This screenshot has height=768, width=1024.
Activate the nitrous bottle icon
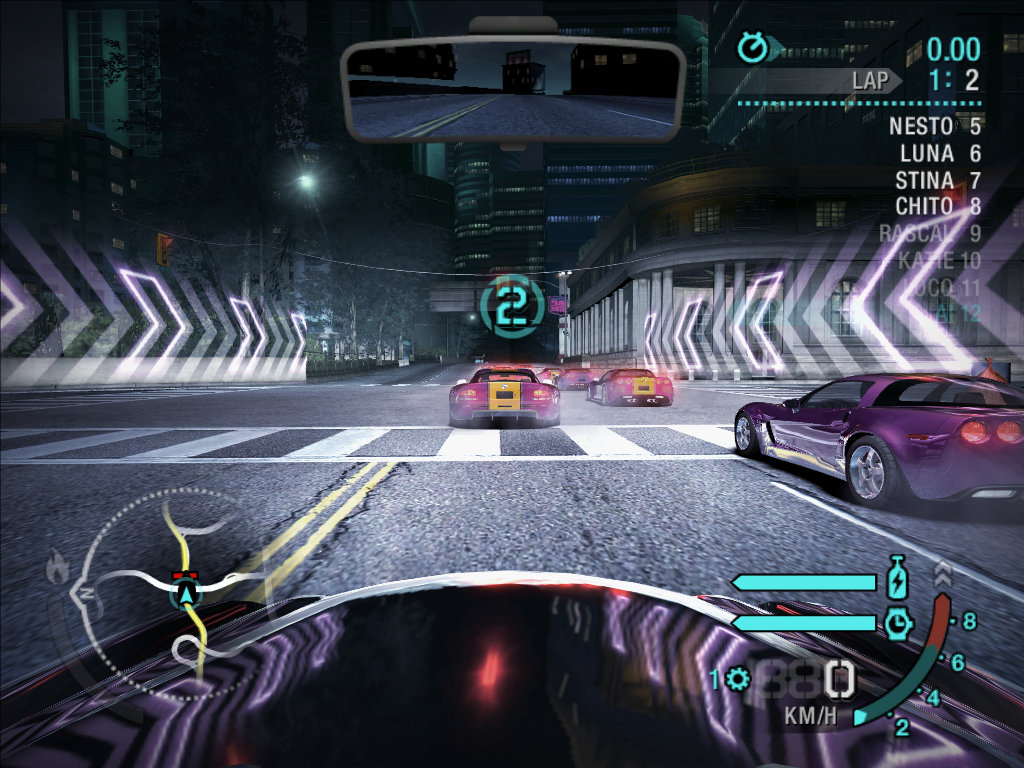click(x=897, y=581)
